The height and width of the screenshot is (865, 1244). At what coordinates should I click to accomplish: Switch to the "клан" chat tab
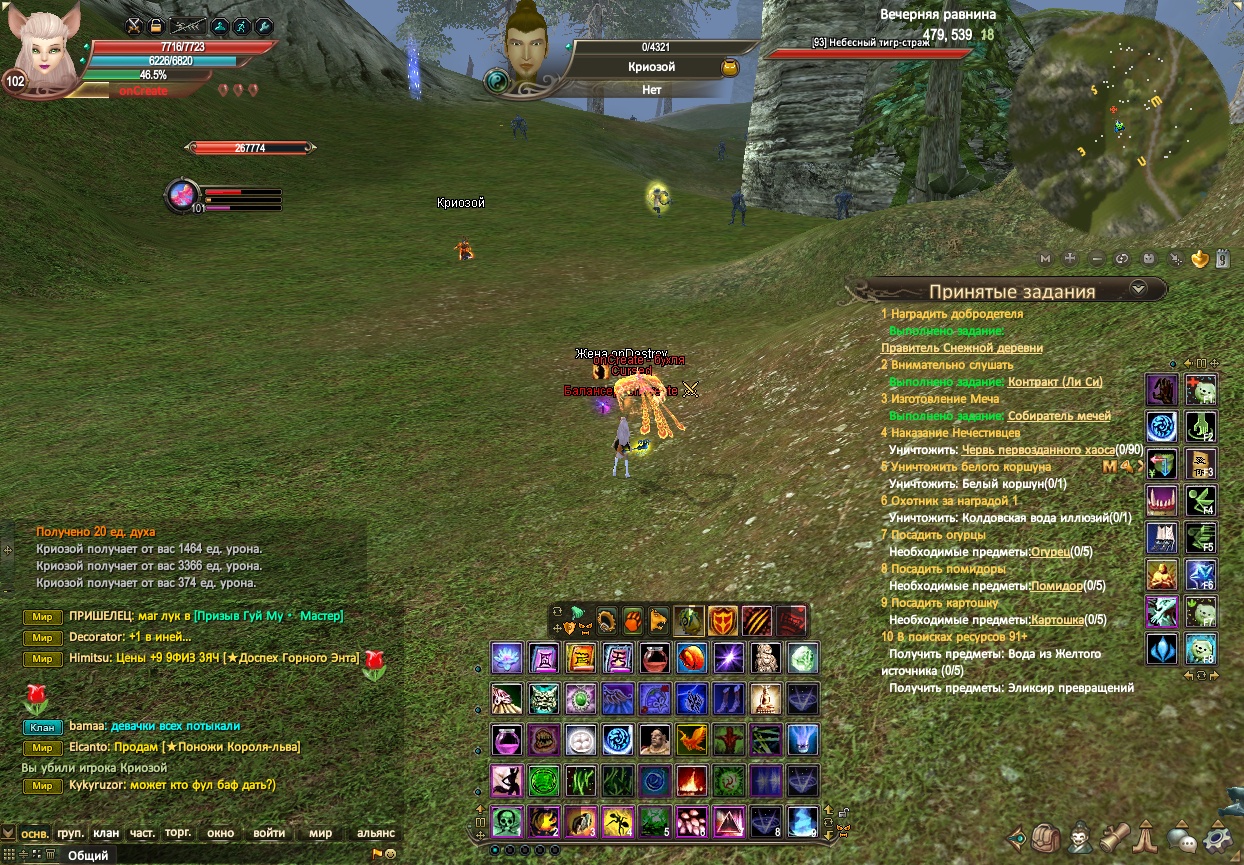(x=106, y=833)
